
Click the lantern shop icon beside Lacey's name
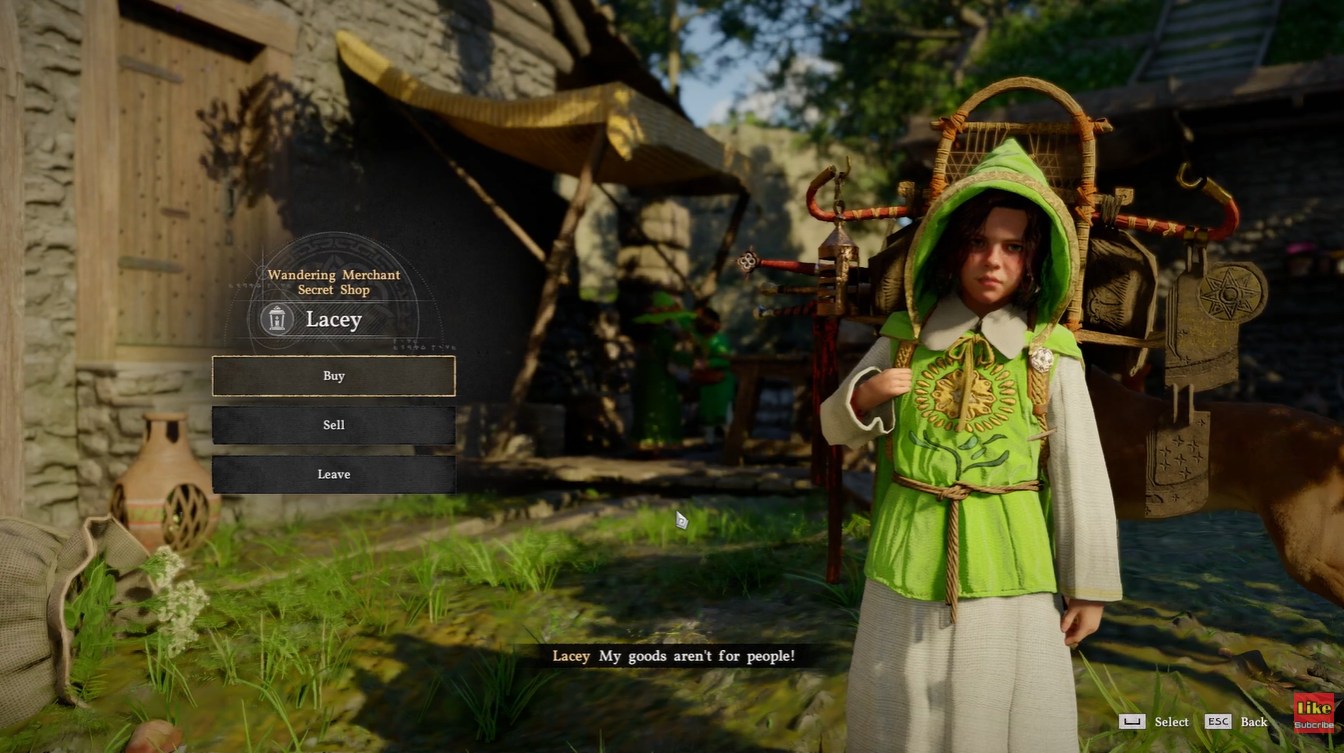tap(274, 321)
